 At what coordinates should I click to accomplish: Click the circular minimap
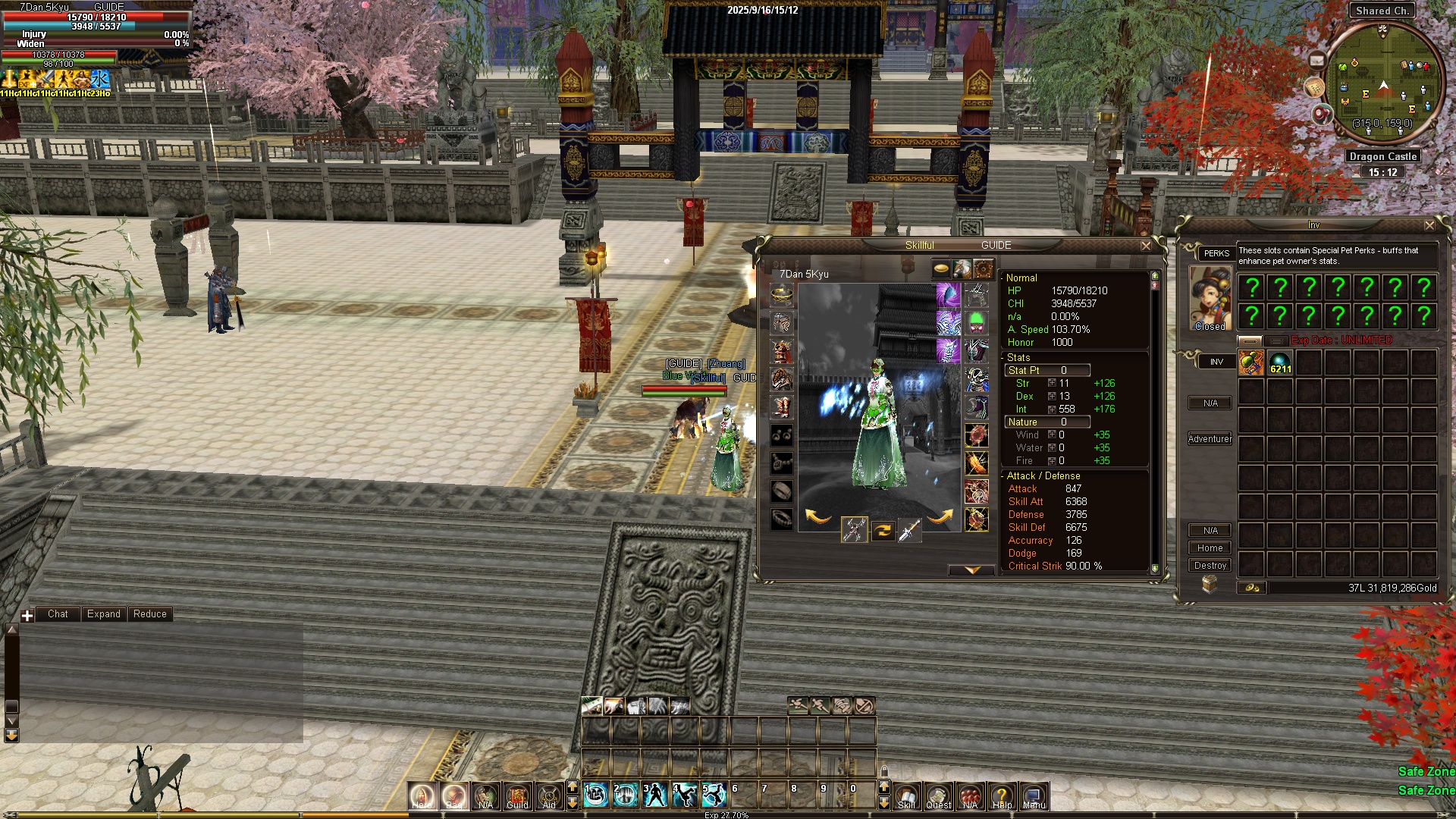point(1384,80)
